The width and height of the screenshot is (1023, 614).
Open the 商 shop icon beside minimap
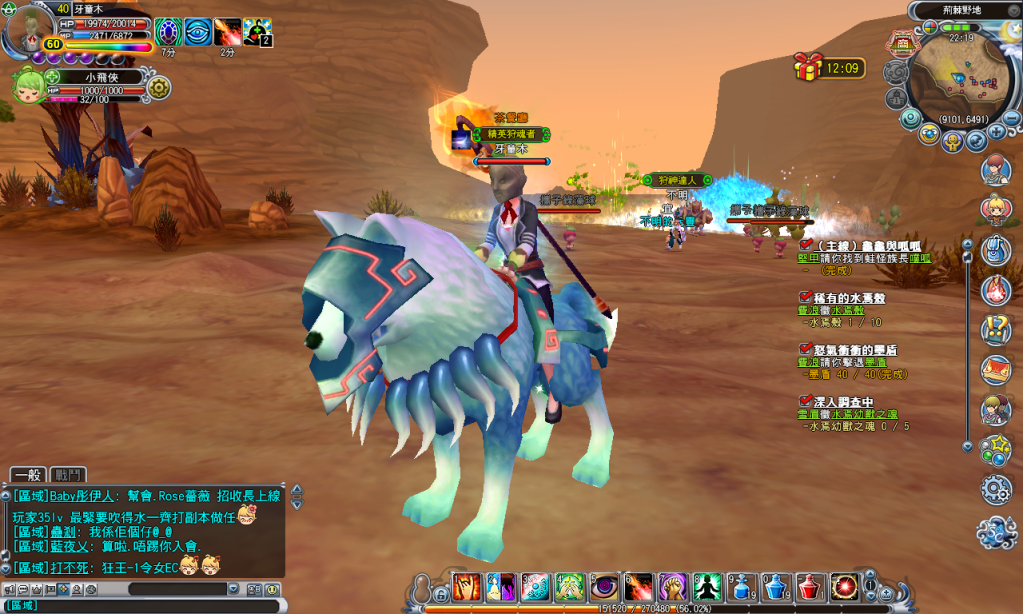(x=902, y=45)
